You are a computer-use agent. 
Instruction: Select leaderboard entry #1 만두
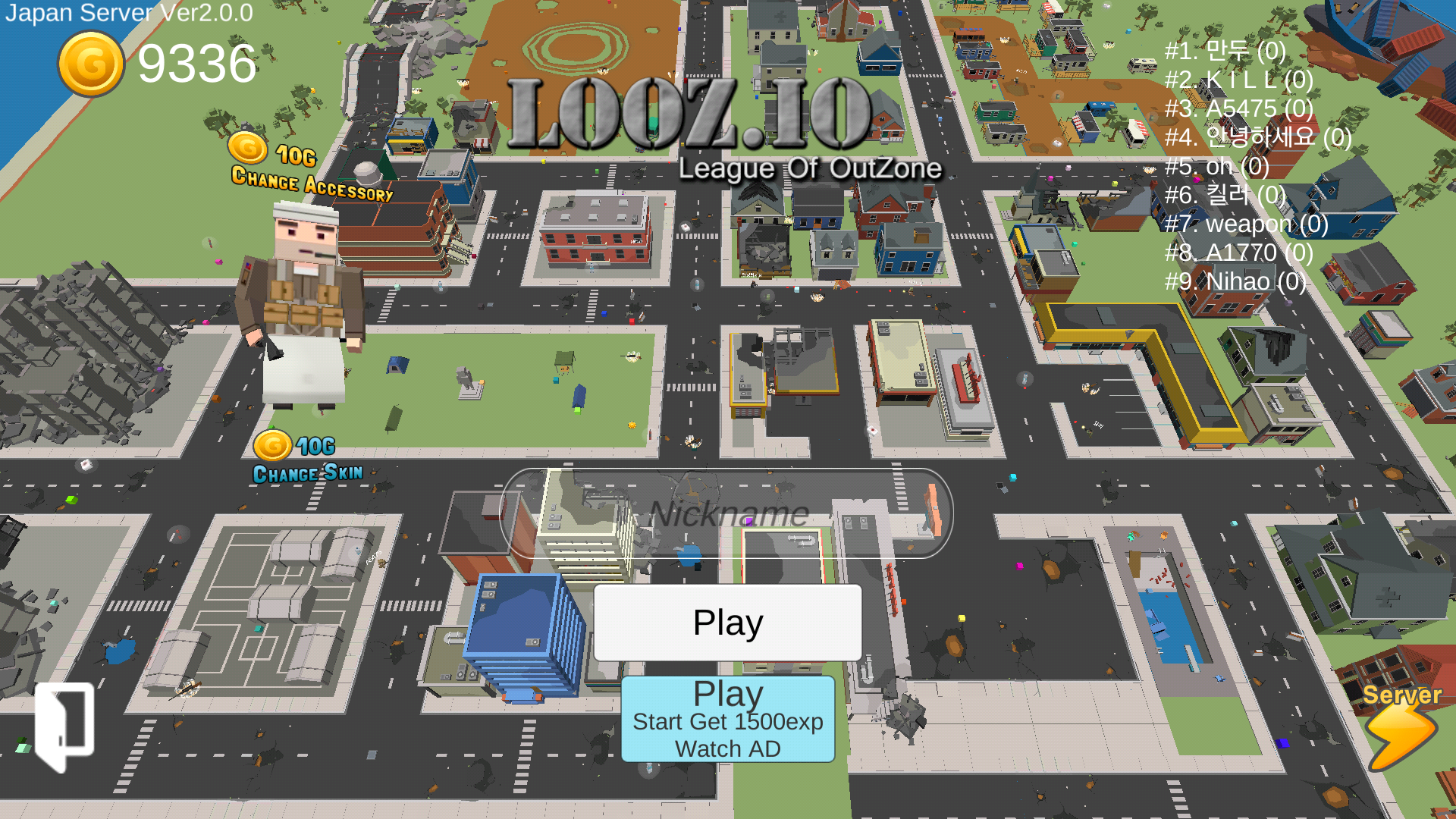point(1223,51)
